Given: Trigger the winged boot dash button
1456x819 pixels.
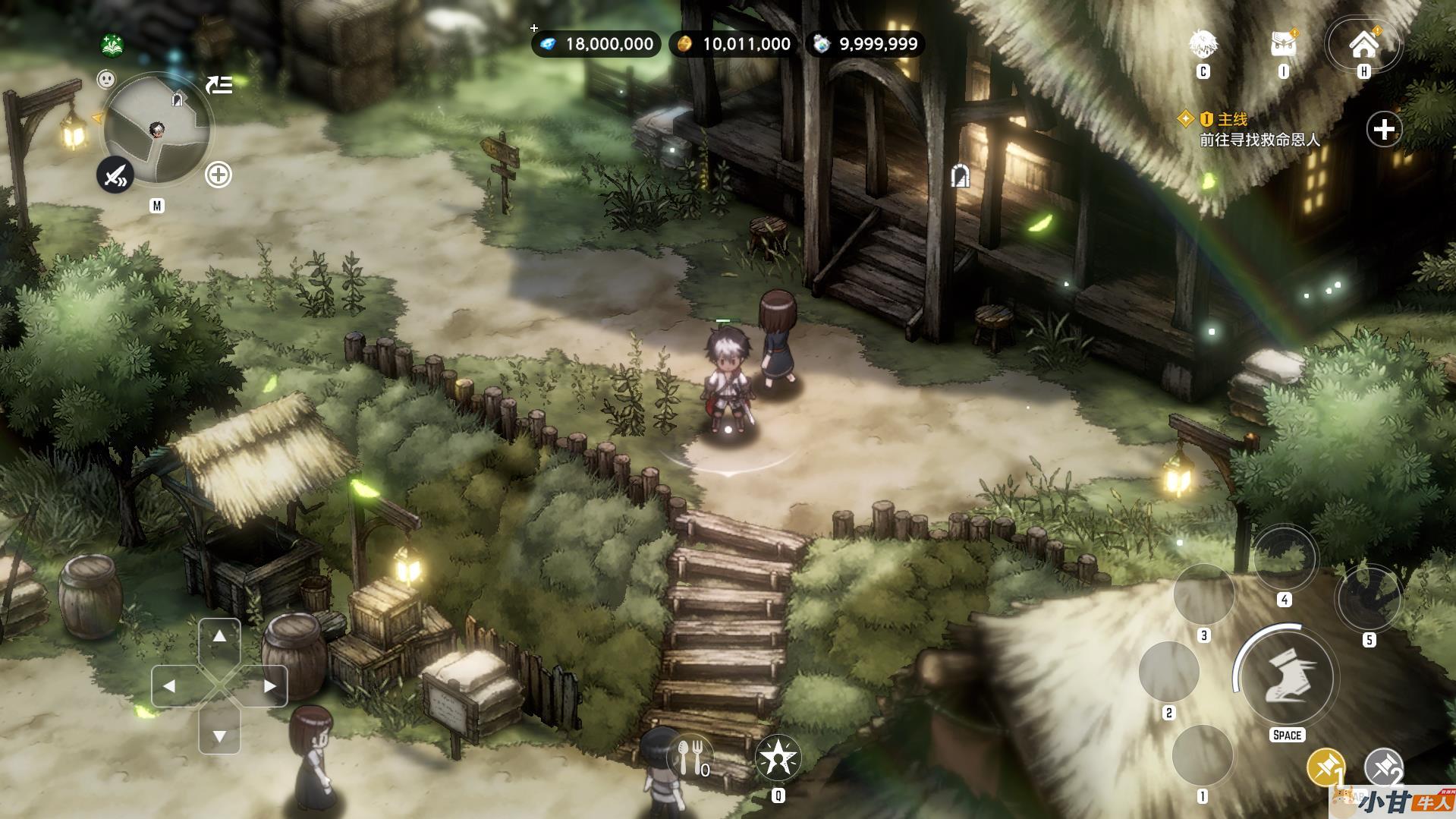Looking at the screenshot, I should point(1286,678).
